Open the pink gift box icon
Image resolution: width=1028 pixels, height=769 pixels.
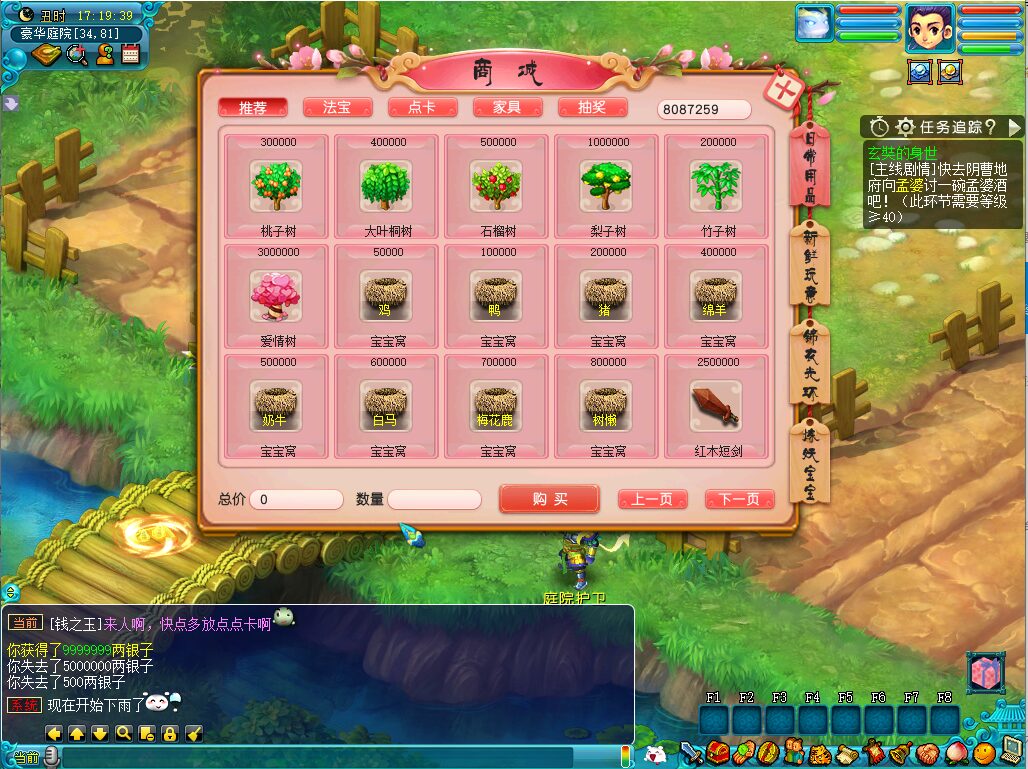click(x=985, y=672)
